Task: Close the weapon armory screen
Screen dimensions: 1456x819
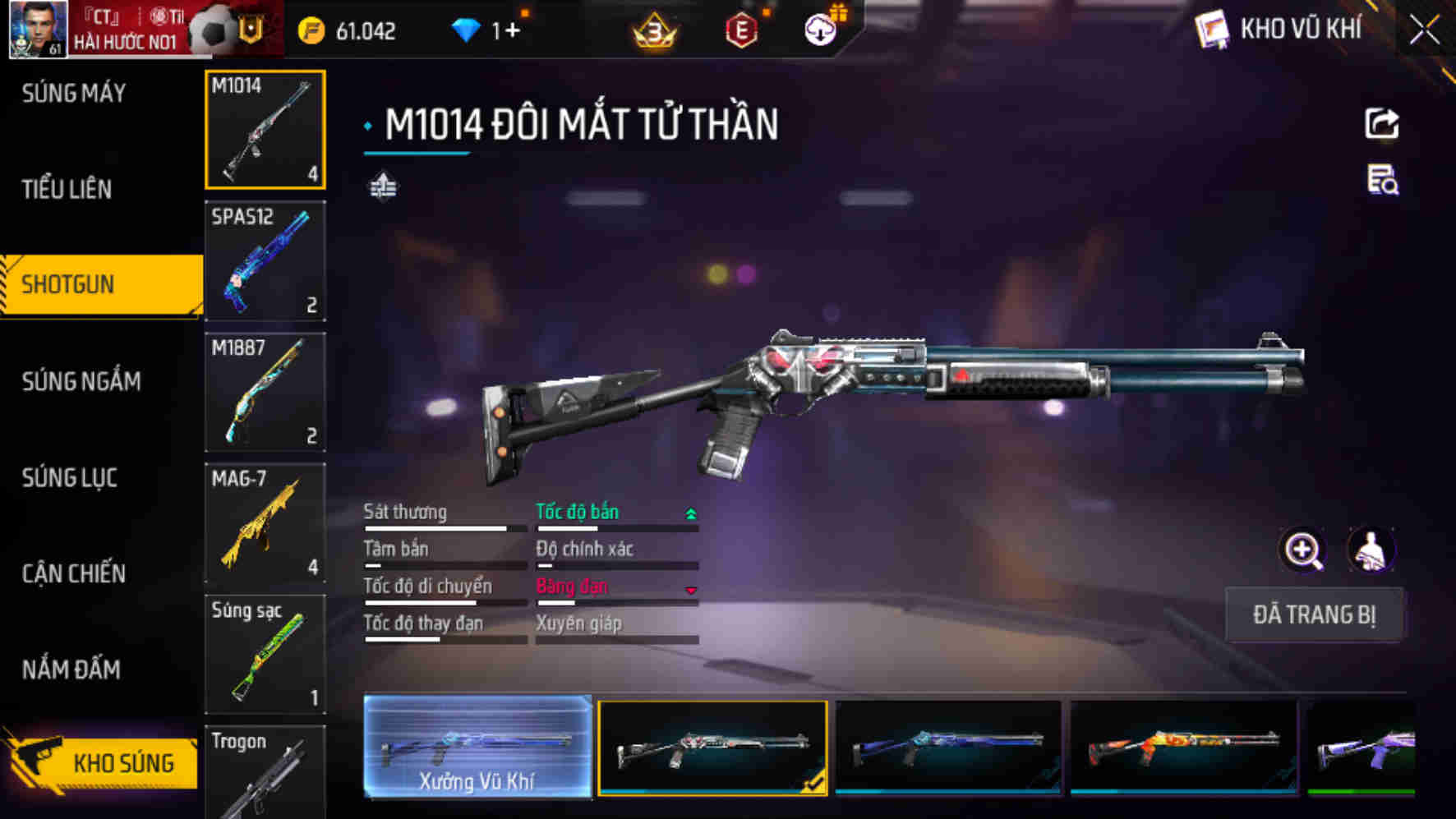Action: click(x=1424, y=31)
